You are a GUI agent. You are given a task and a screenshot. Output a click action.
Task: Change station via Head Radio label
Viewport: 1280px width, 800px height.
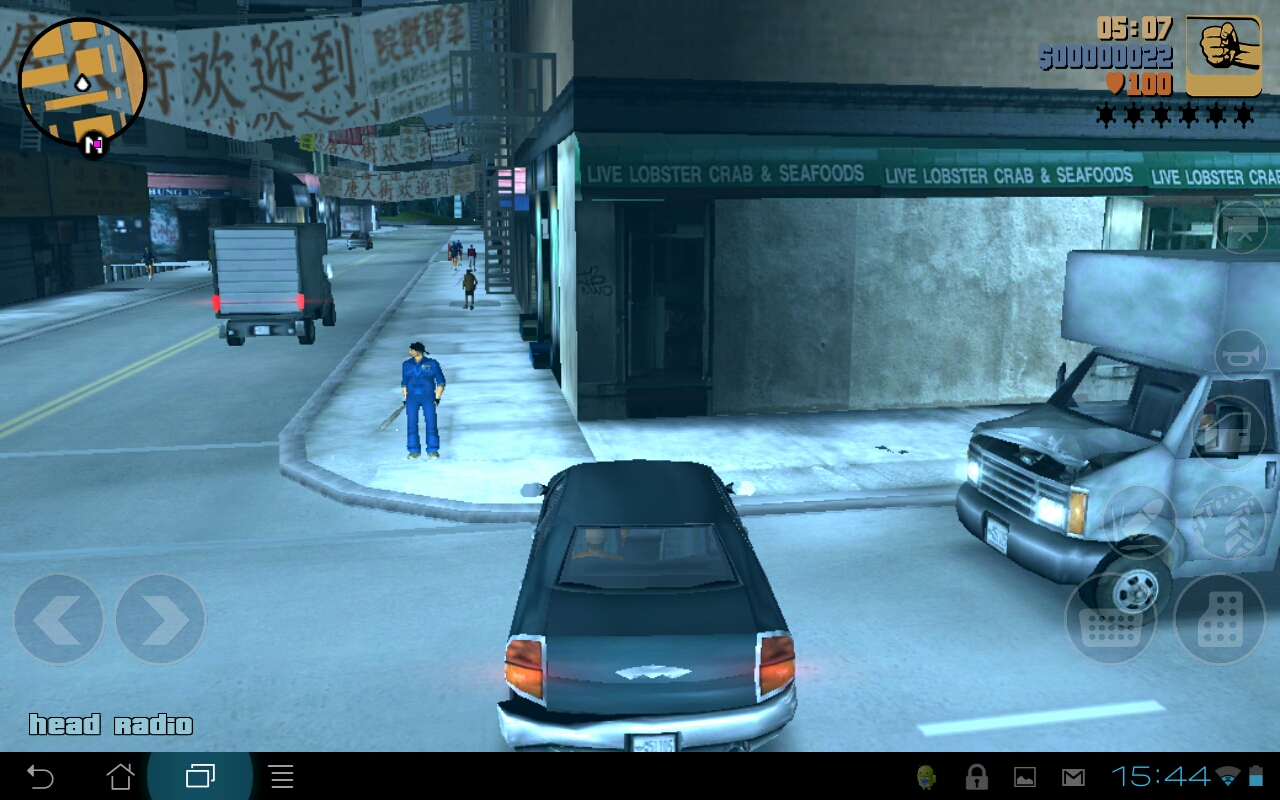pos(110,725)
